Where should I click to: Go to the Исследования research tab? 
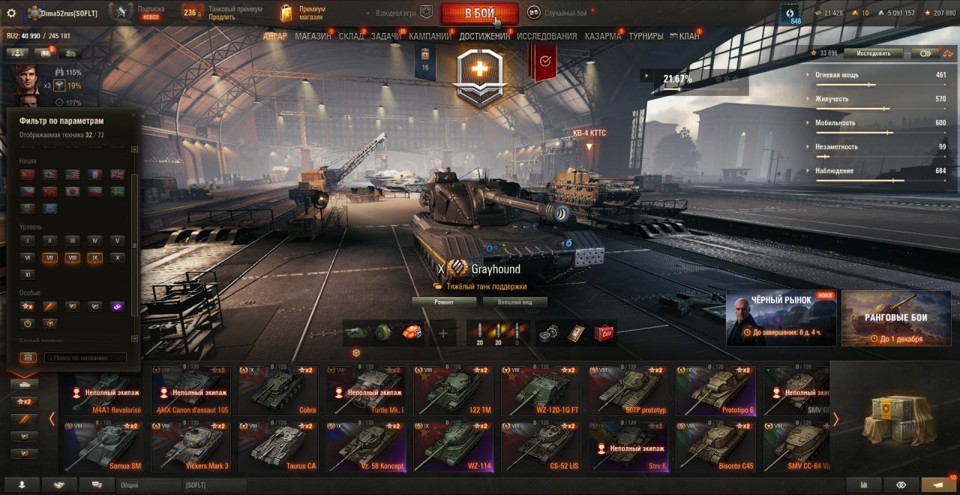(x=547, y=36)
